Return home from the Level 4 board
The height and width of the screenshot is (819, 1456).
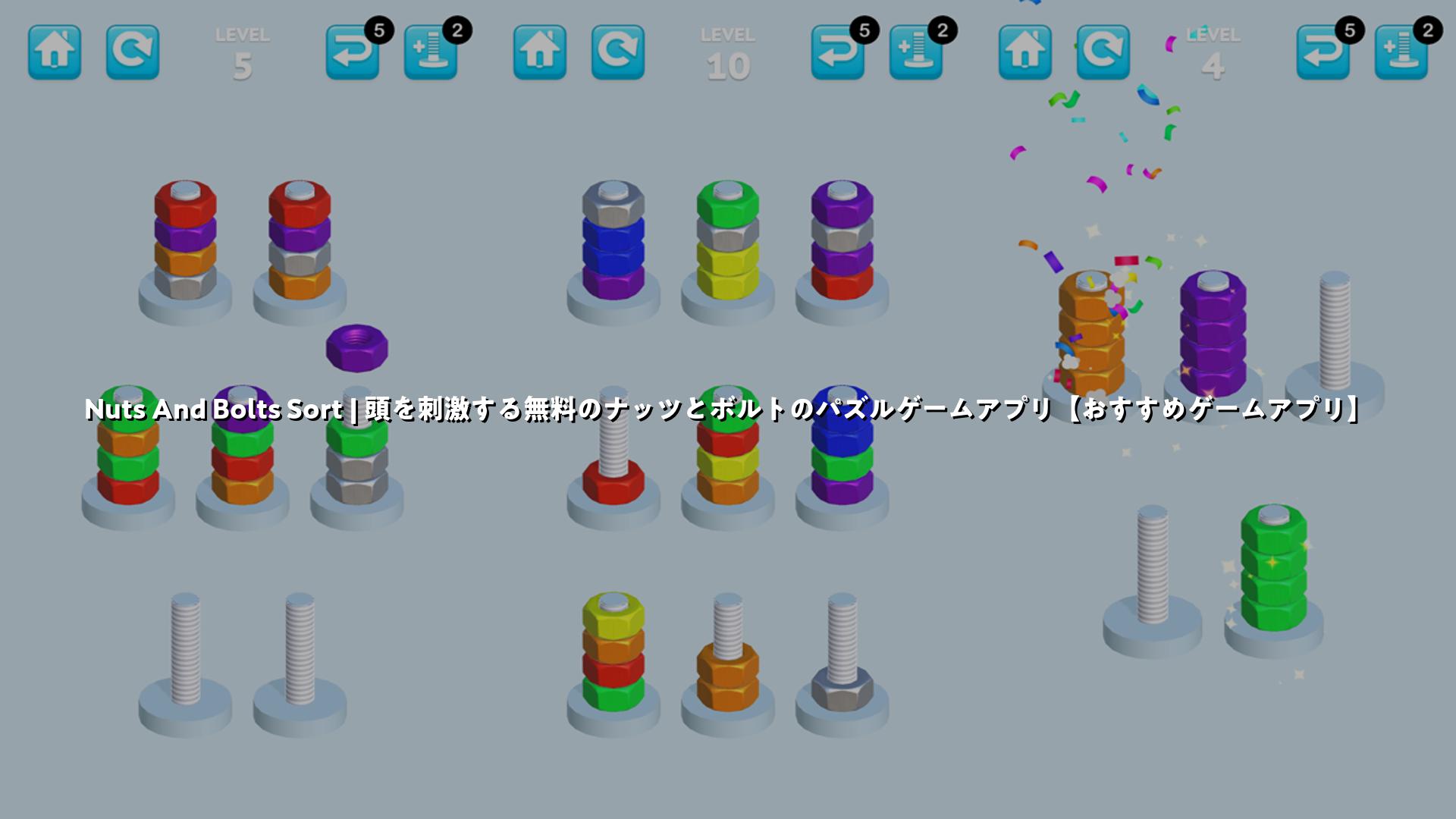click(1025, 52)
